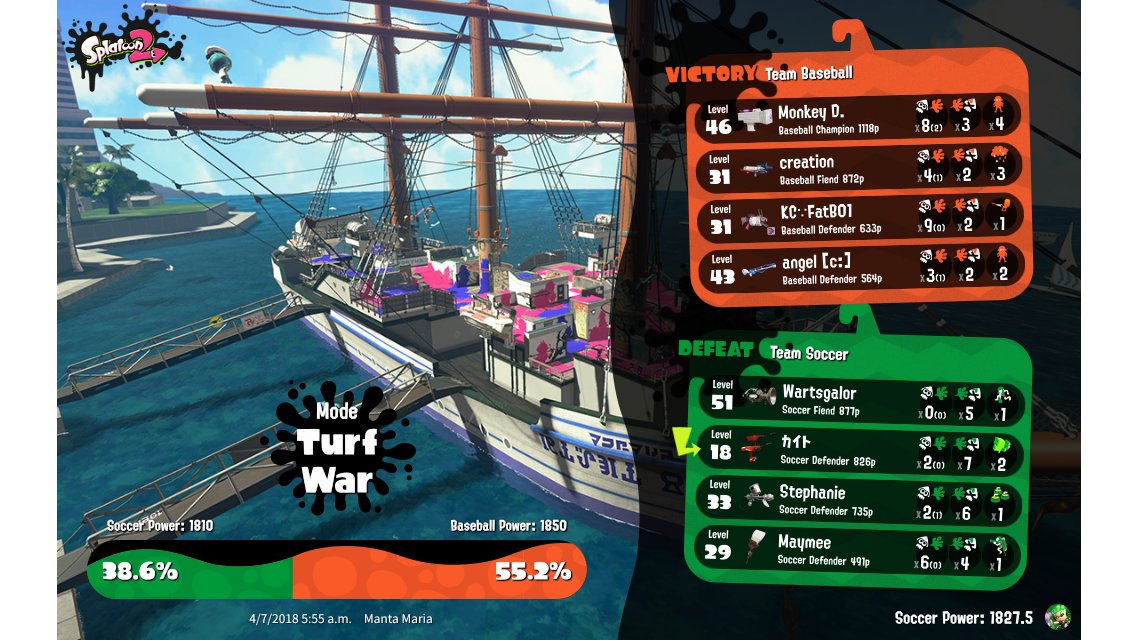The height and width of the screenshot is (640, 1138).
Task: Click the Splatoon 2 logo
Action: pyautogui.click(x=125, y=45)
